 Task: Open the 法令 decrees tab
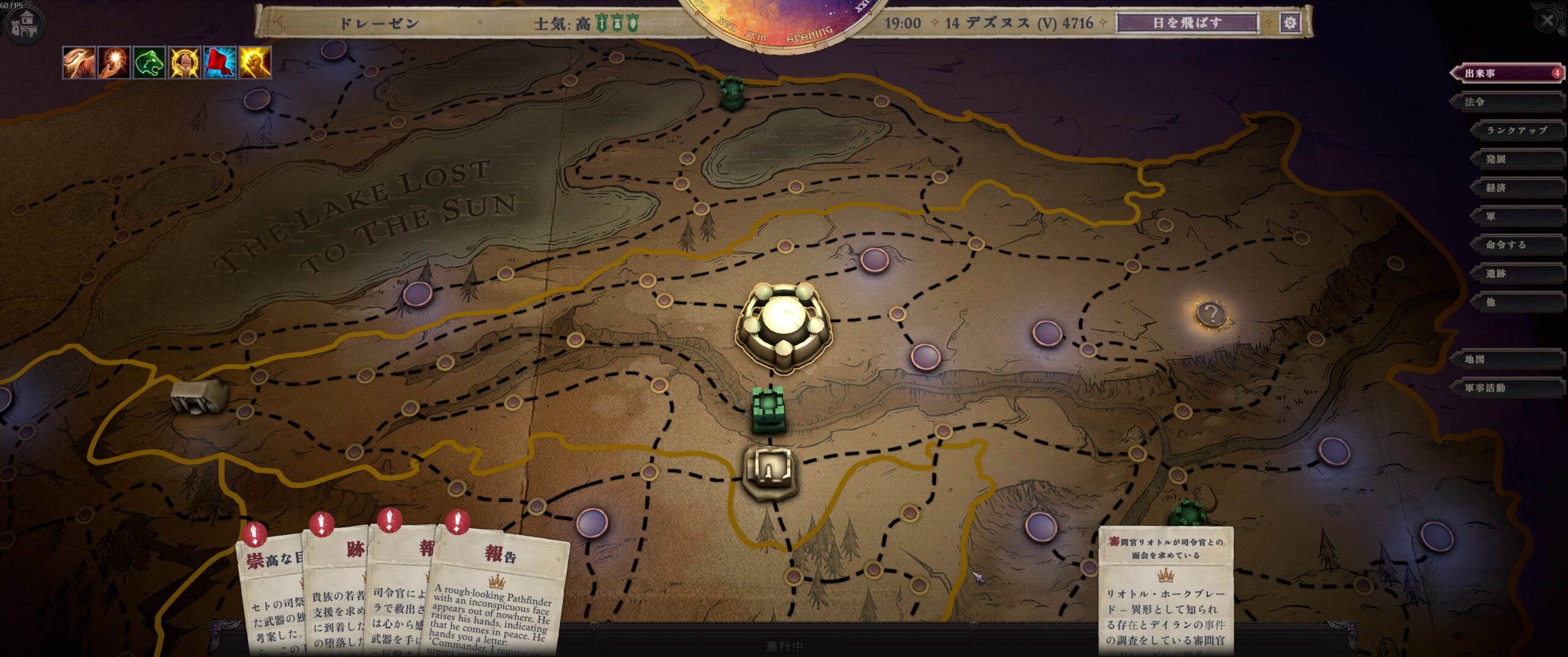click(1507, 102)
